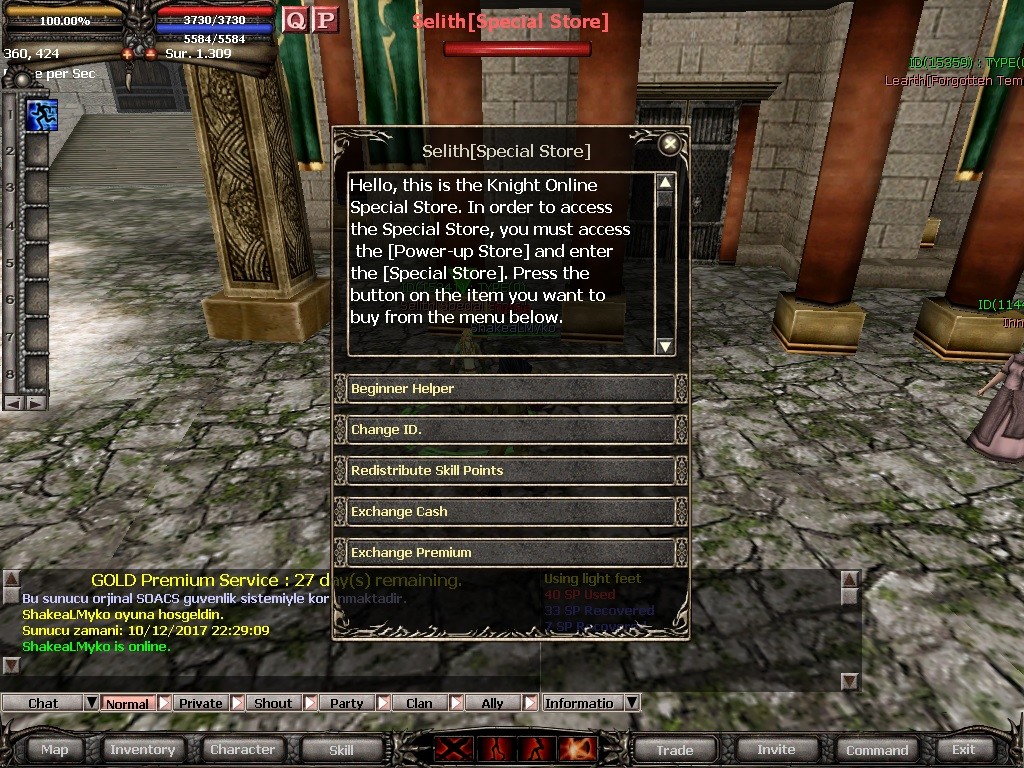
Task: Open the Map
Action: 55,750
